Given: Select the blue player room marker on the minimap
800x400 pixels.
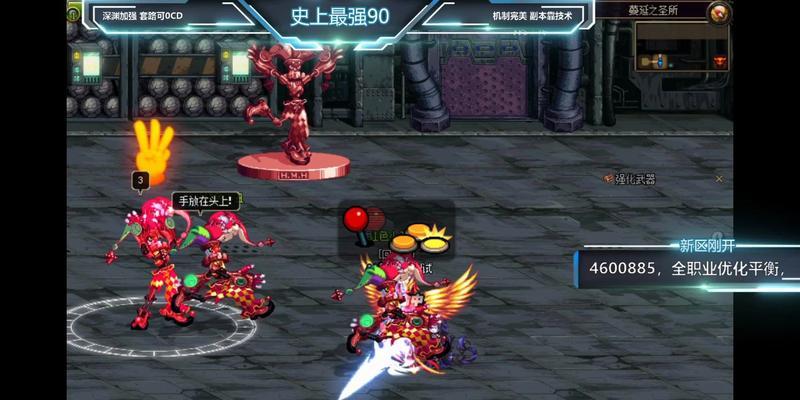Looking at the screenshot, I should click(x=660, y=61).
